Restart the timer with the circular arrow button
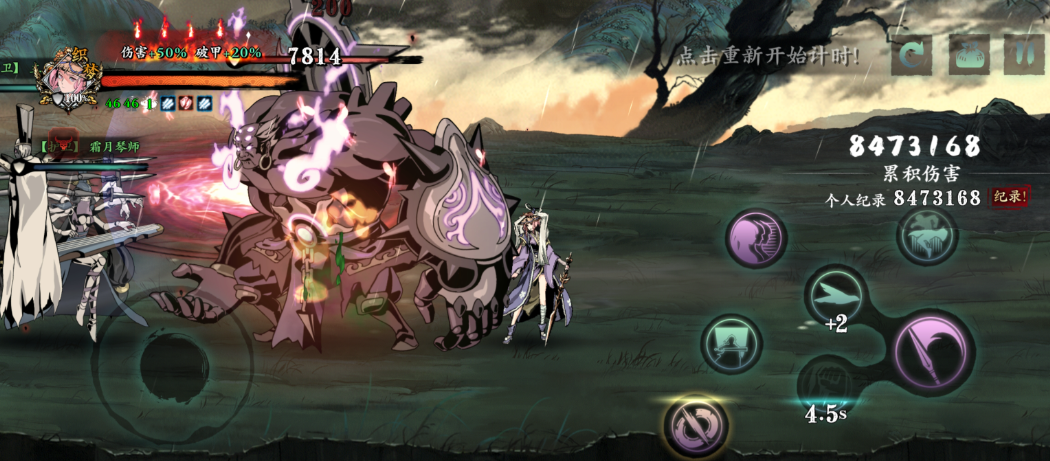The height and width of the screenshot is (461, 1050). point(911,54)
